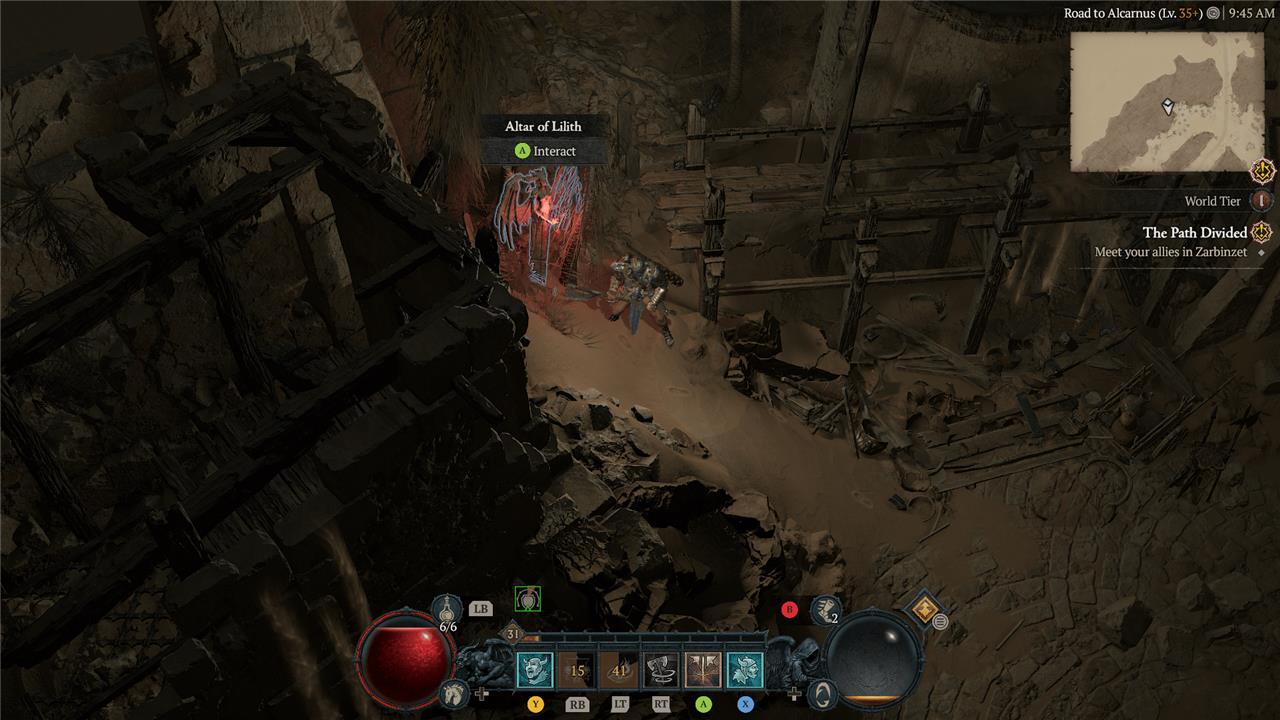The image size is (1280, 720).
Task: Use the whirling axe skill
Action: [x=661, y=670]
